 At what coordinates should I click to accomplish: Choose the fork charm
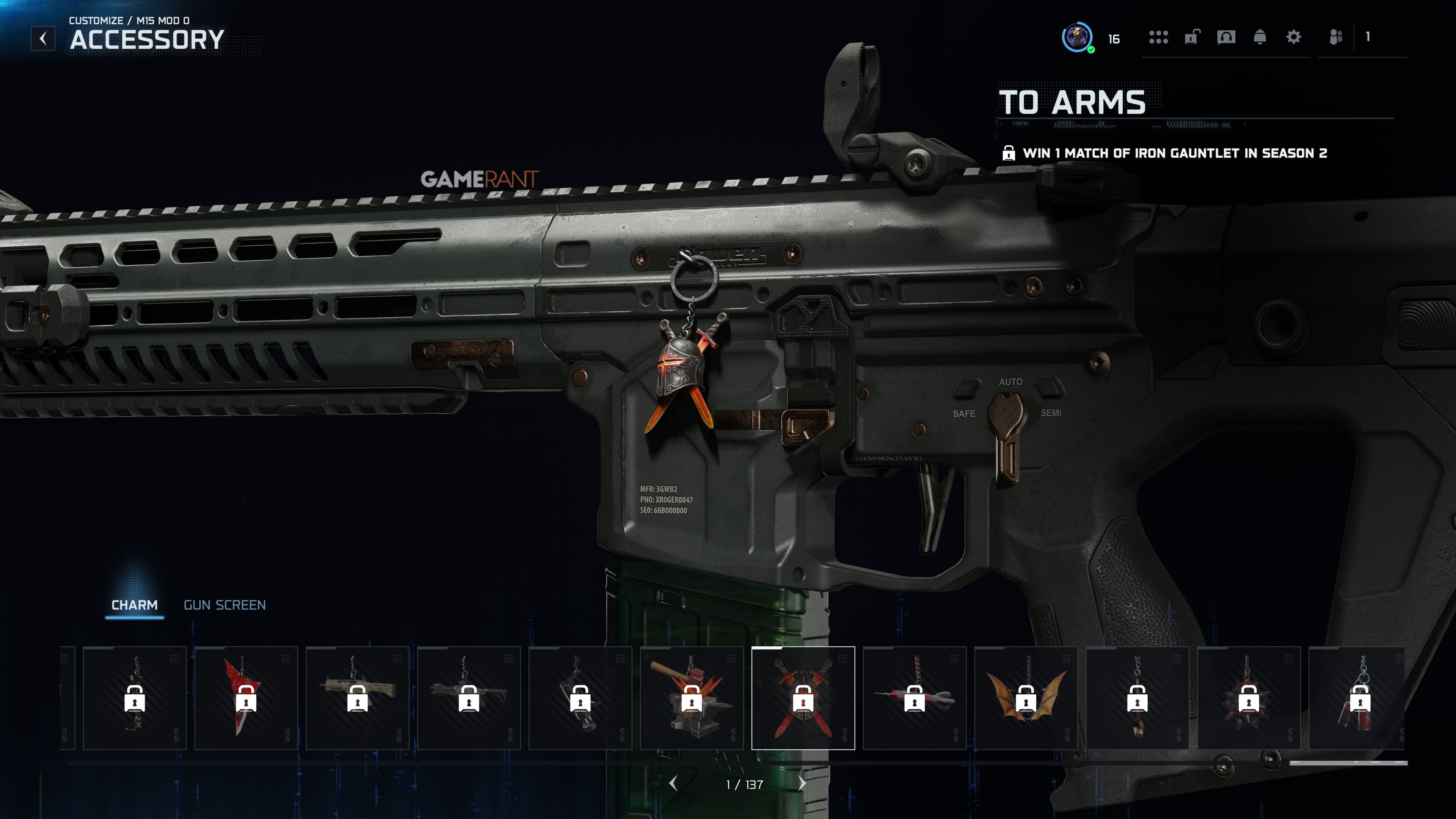click(x=1137, y=698)
